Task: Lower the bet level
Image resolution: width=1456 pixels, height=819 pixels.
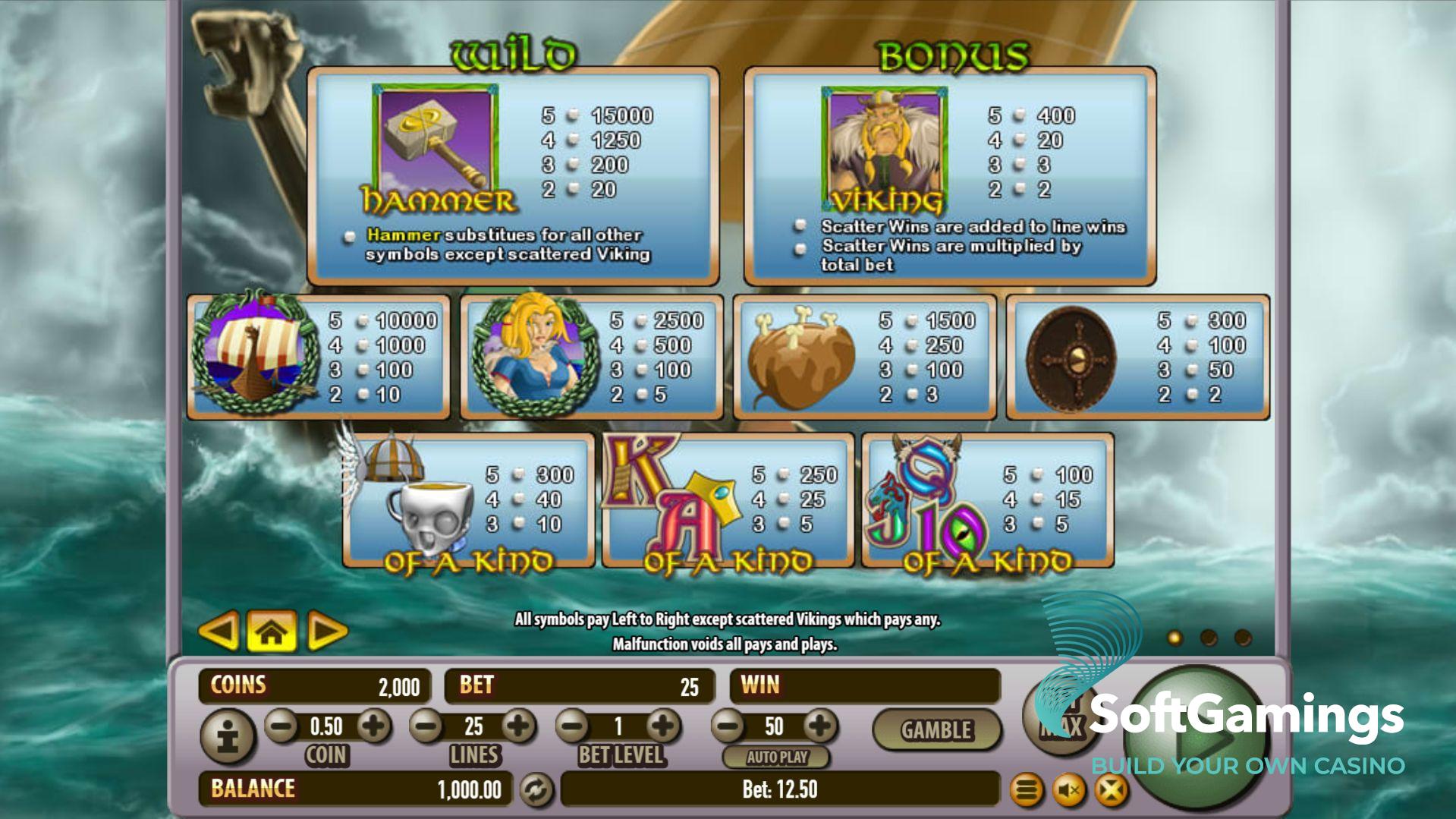Action: click(x=573, y=726)
